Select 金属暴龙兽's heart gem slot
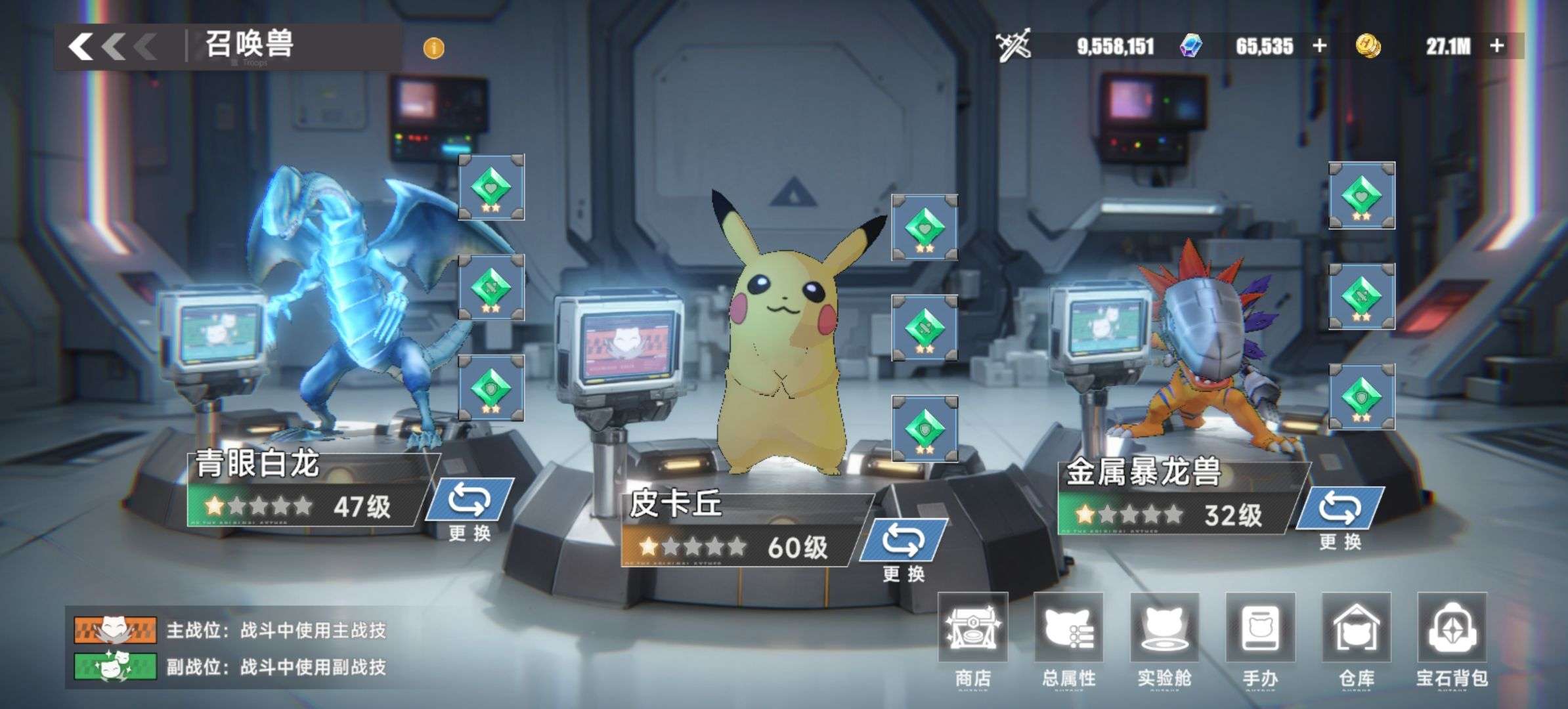The height and width of the screenshot is (709, 1568). [1362, 195]
